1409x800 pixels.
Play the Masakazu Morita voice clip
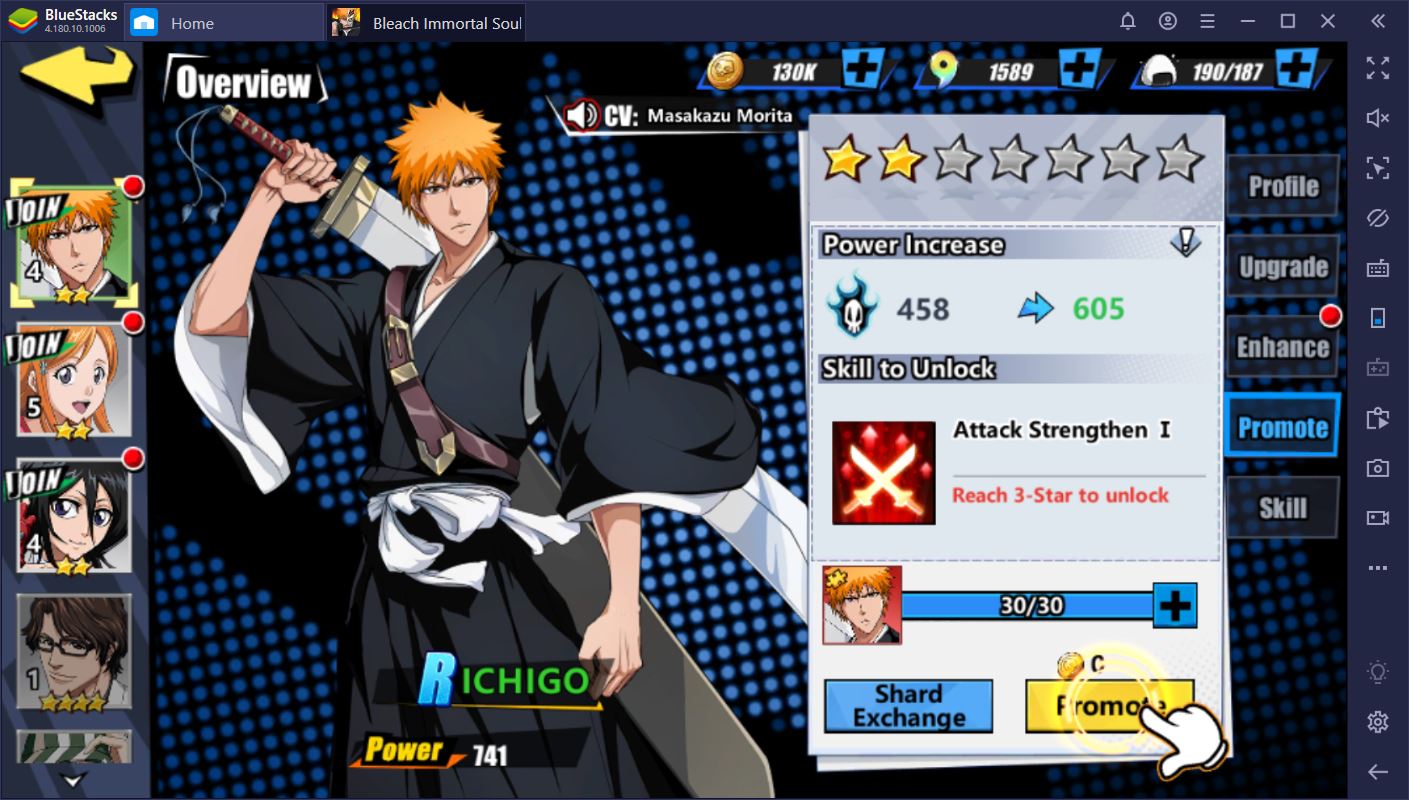[582, 116]
